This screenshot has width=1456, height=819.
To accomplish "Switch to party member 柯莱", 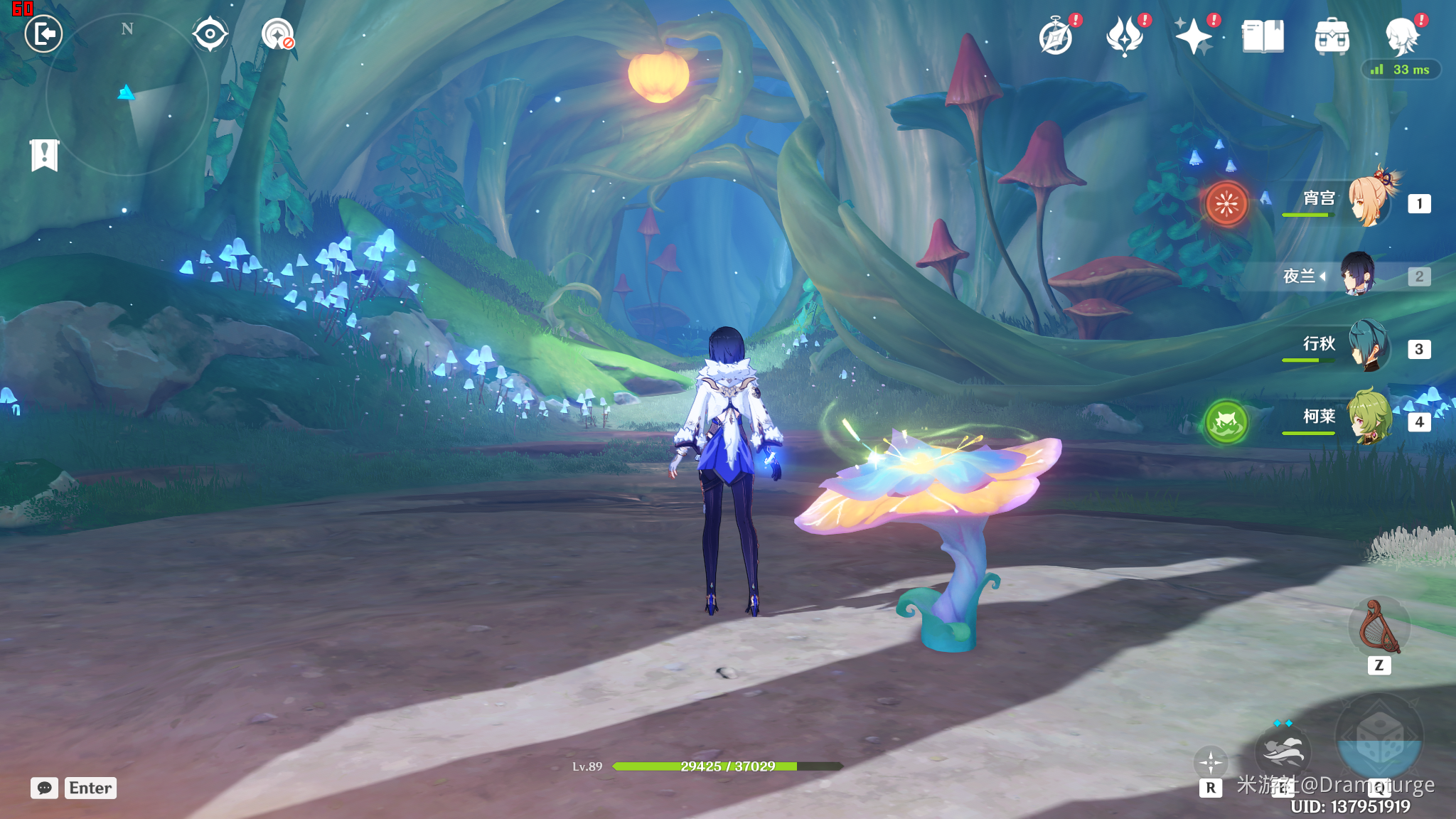I will (x=1369, y=417).
